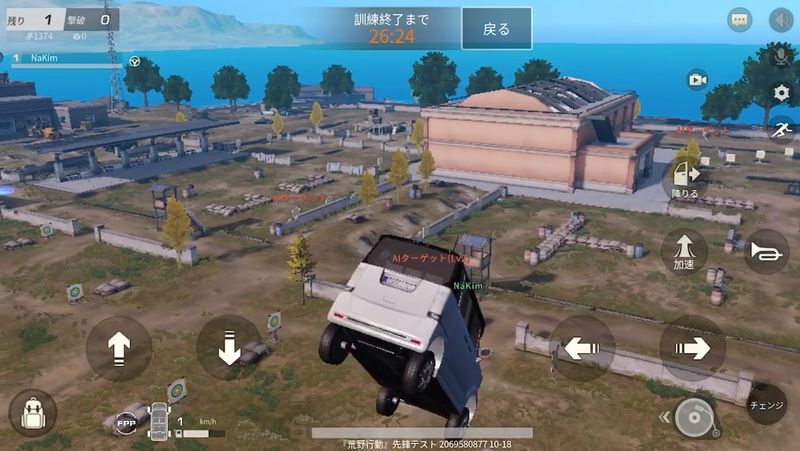Tap the 戻る (return) button
This screenshot has height=451, width=800.
496,28
